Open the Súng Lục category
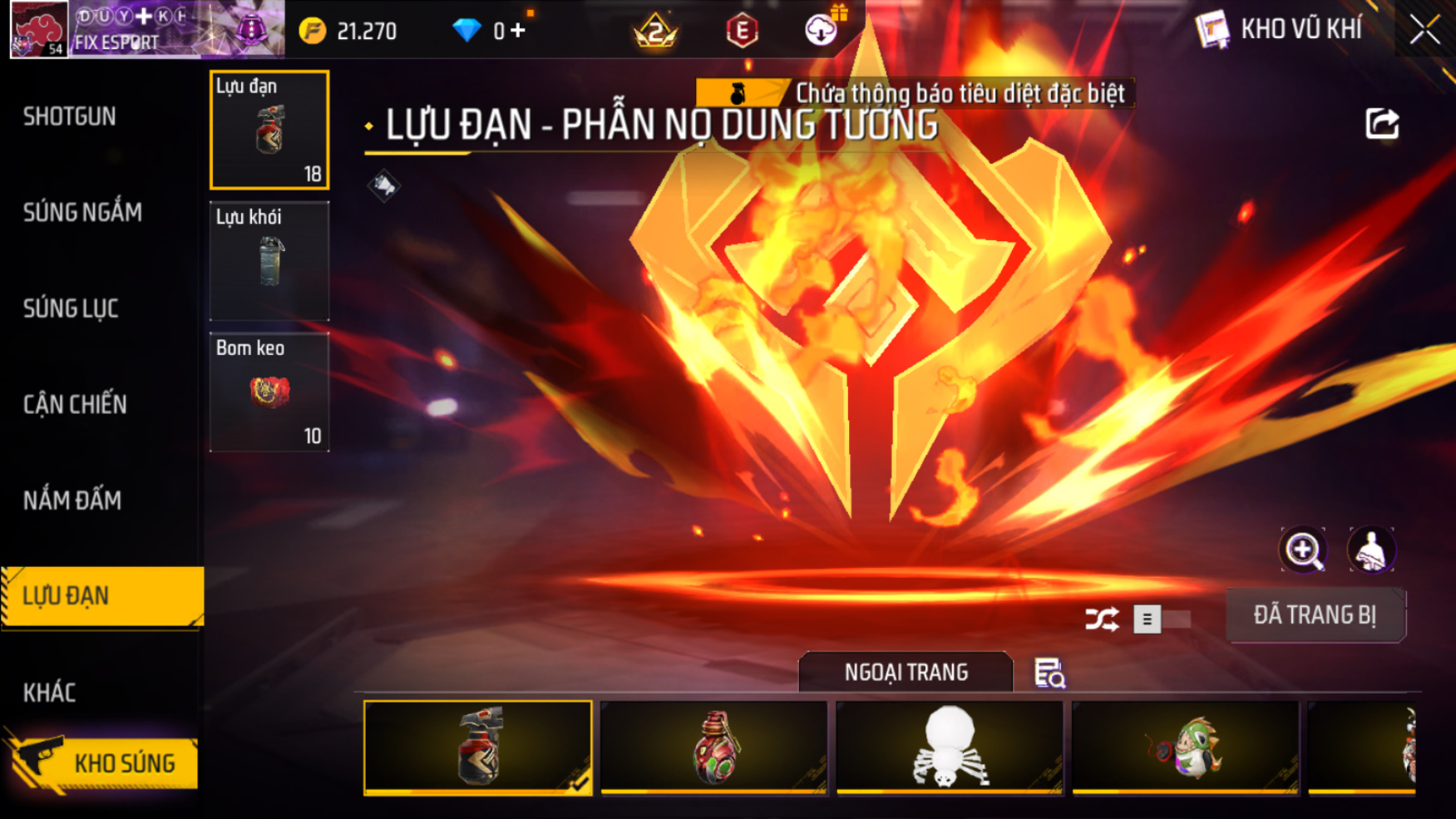This screenshot has width=1456, height=819. [71, 308]
